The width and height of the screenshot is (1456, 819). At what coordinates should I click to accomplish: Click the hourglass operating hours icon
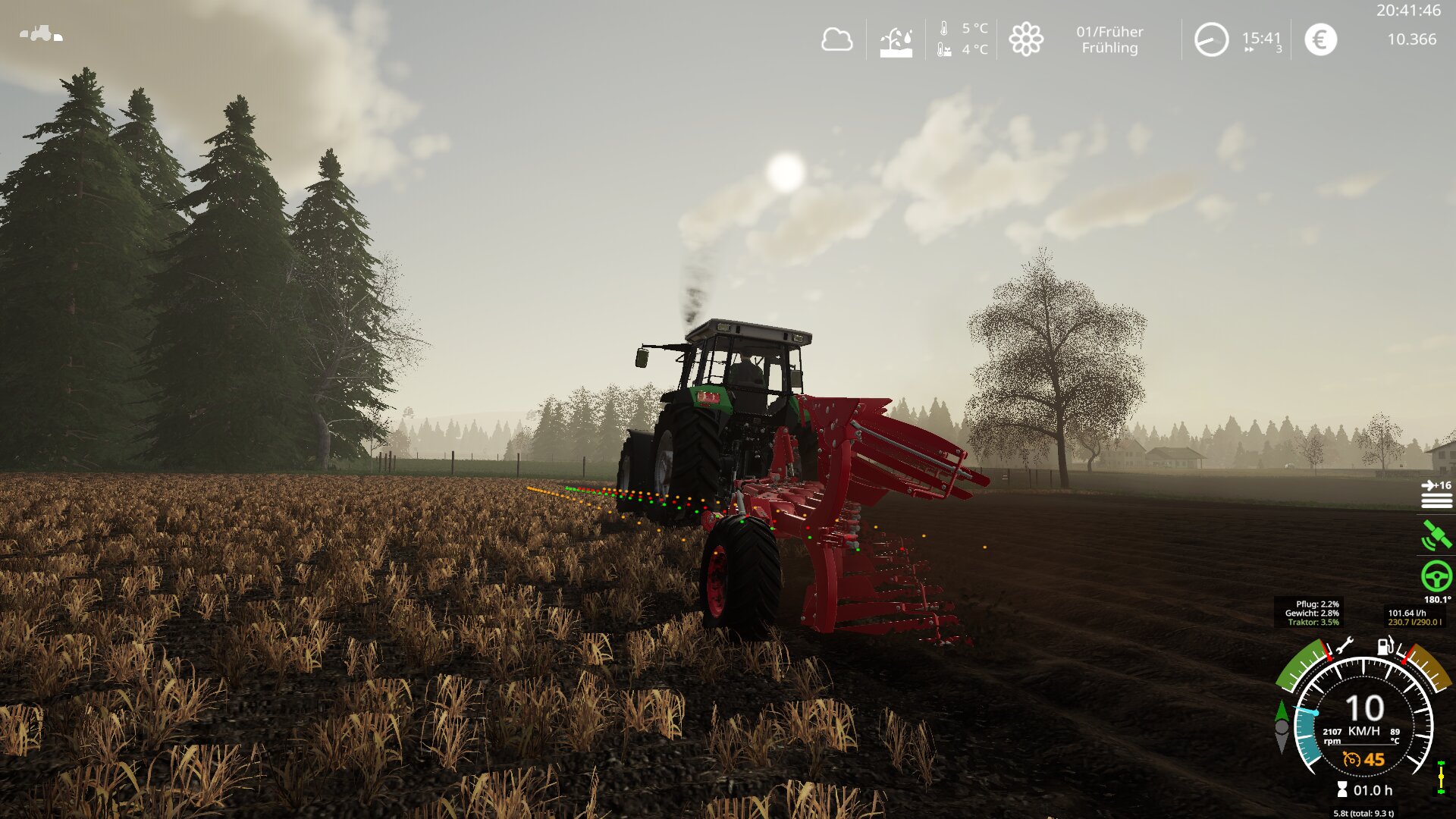[1342, 790]
